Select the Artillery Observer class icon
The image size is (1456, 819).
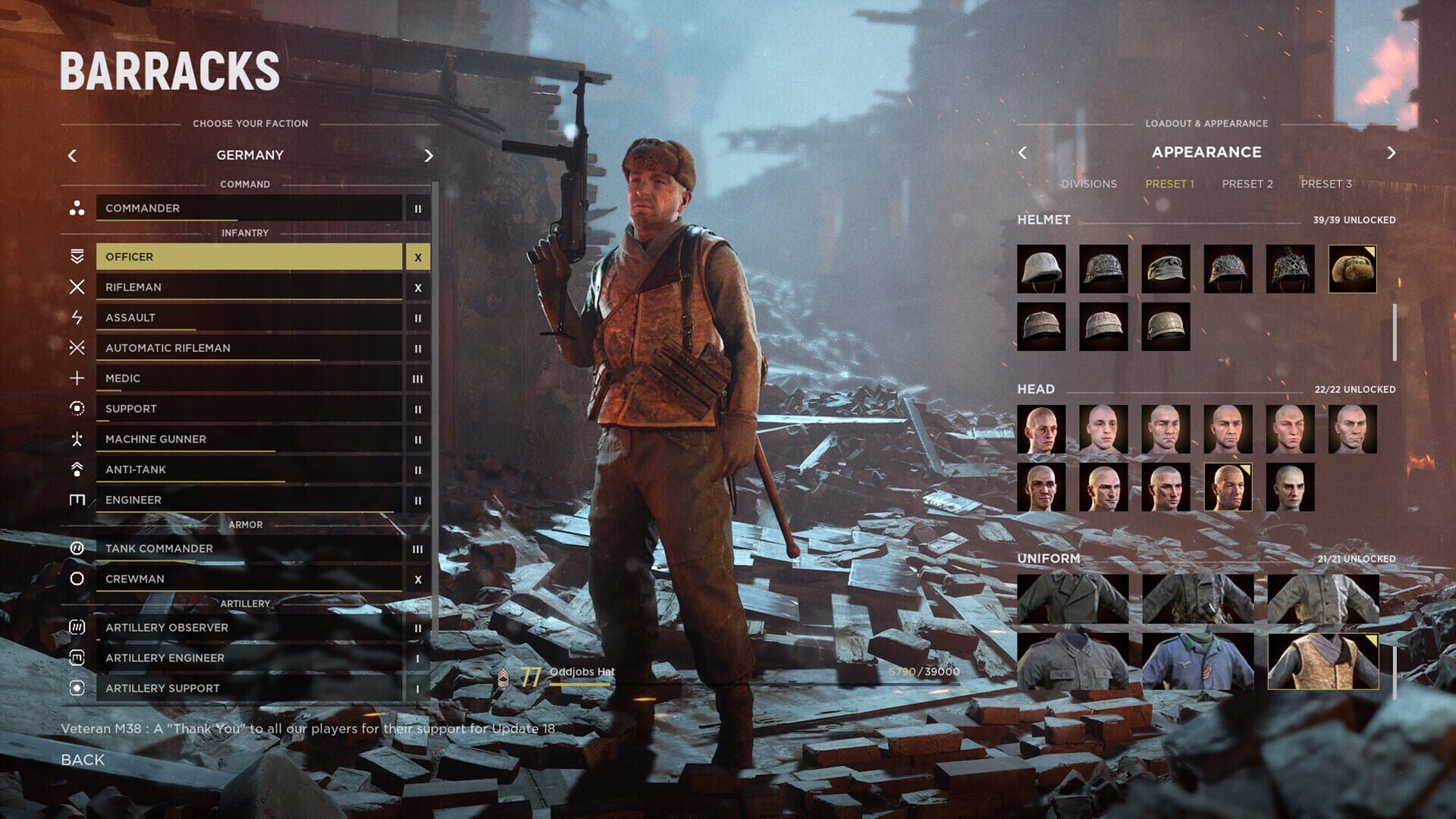pyautogui.click(x=76, y=628)
